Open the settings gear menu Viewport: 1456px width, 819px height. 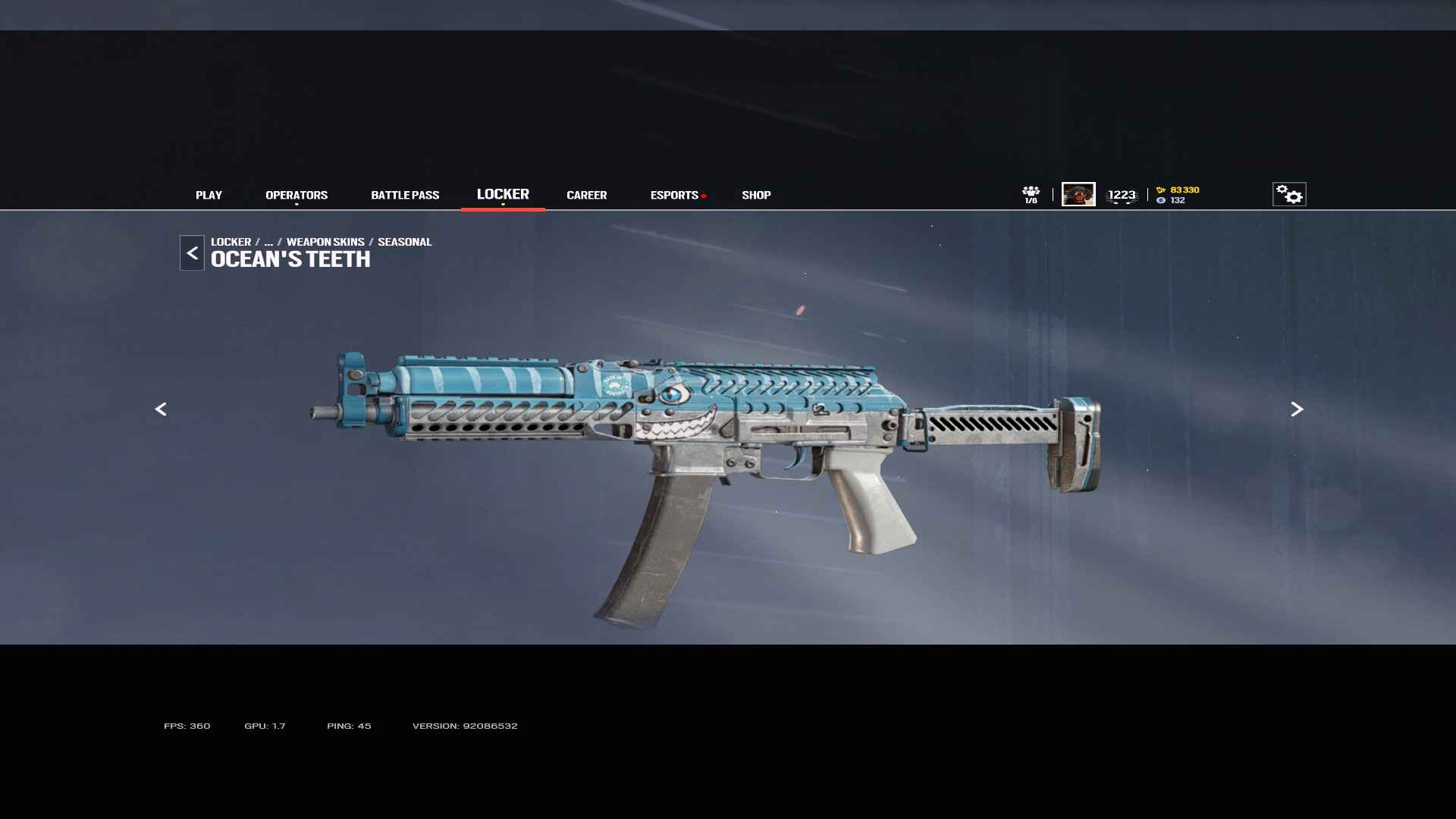1288,194
